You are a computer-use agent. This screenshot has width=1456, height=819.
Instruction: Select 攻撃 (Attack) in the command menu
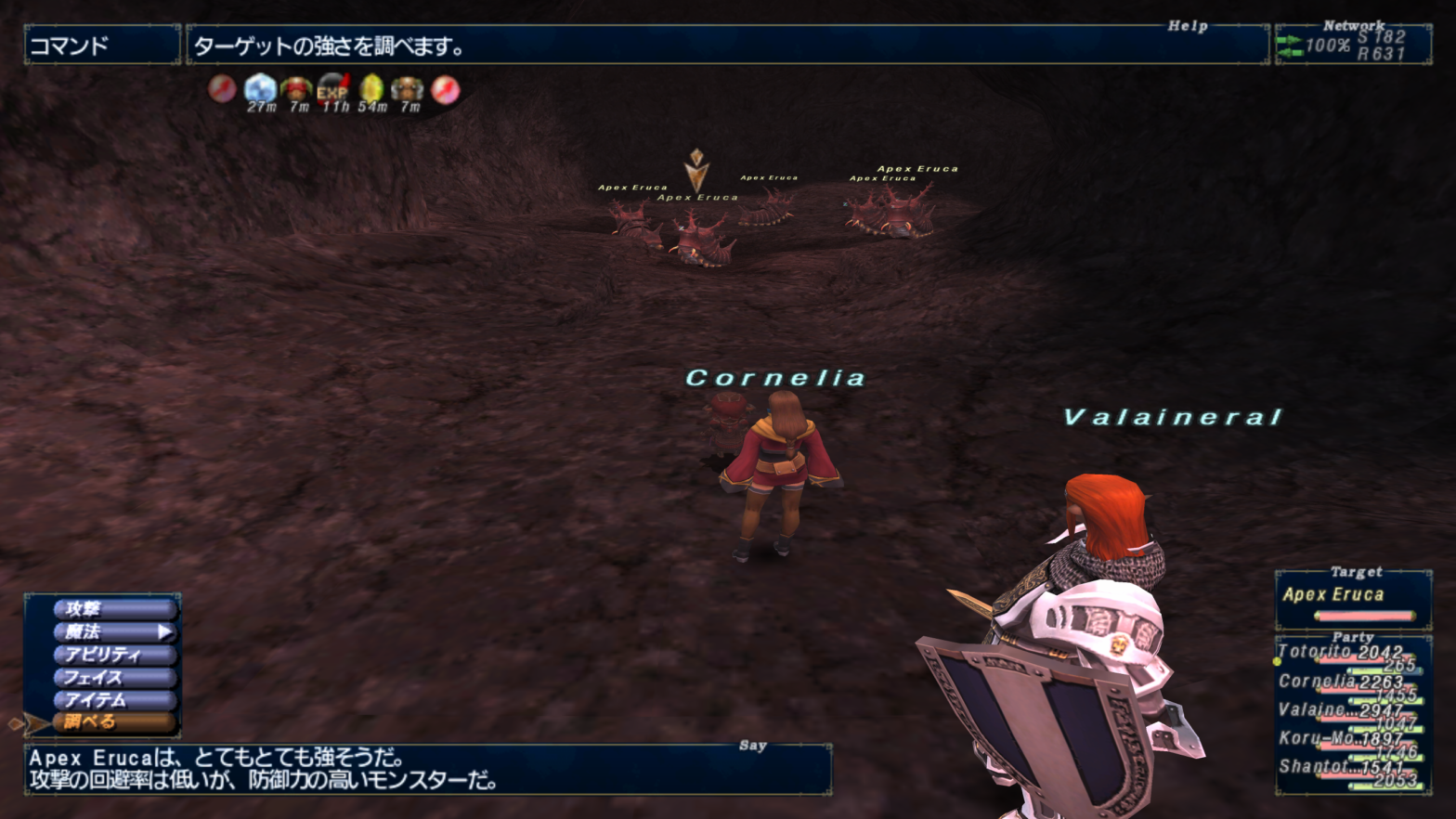113,609
